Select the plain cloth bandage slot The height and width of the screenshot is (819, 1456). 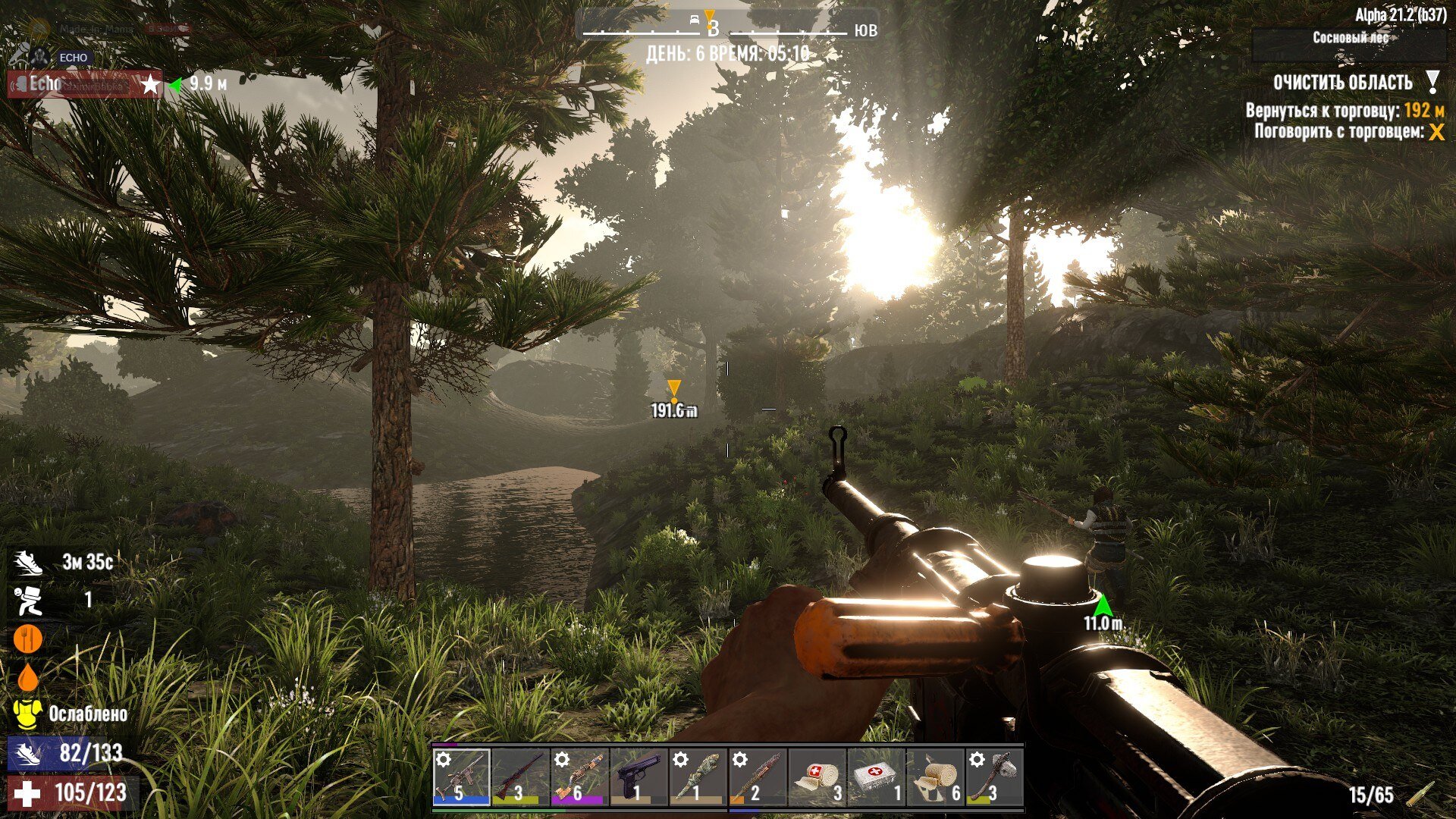coord(935,777)
